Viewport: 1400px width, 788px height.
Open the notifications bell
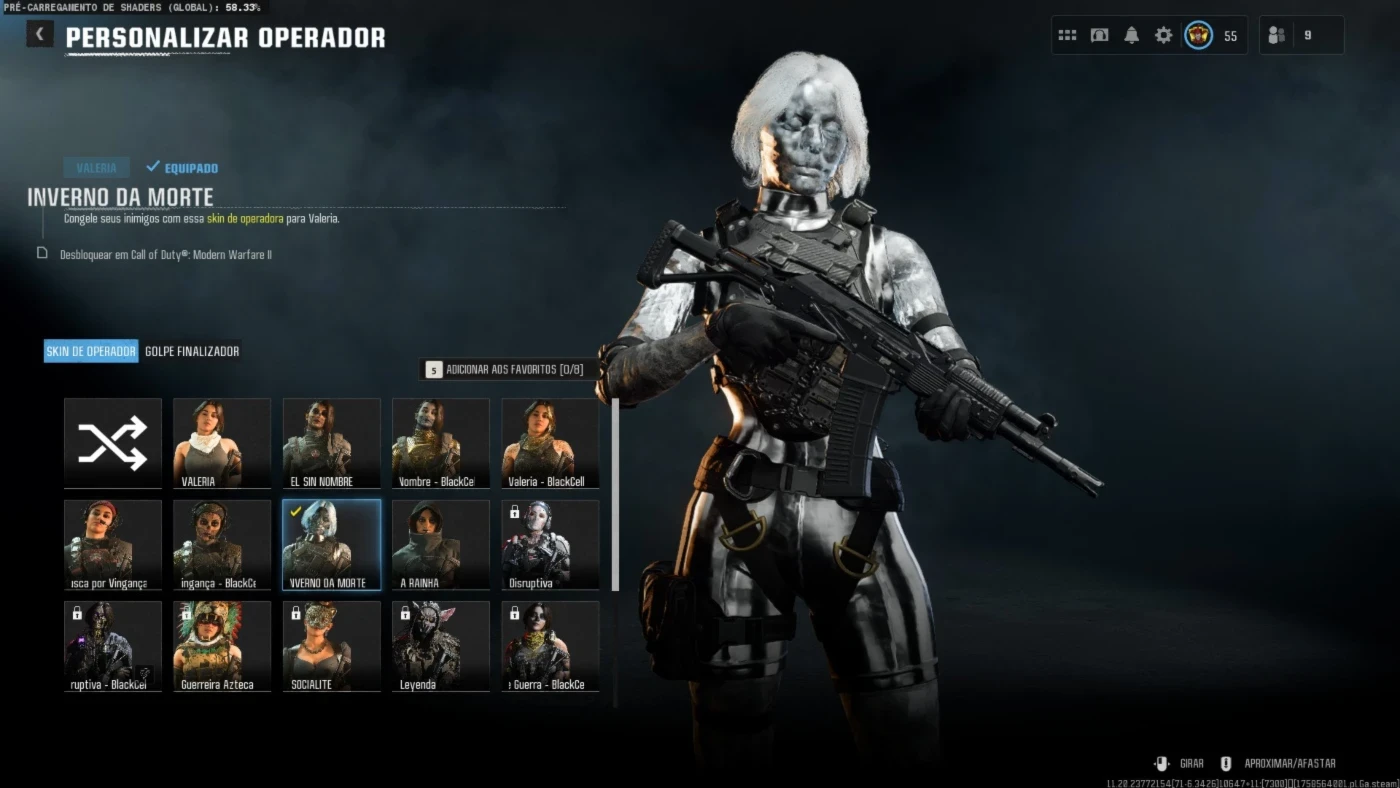click(1131, 36)
